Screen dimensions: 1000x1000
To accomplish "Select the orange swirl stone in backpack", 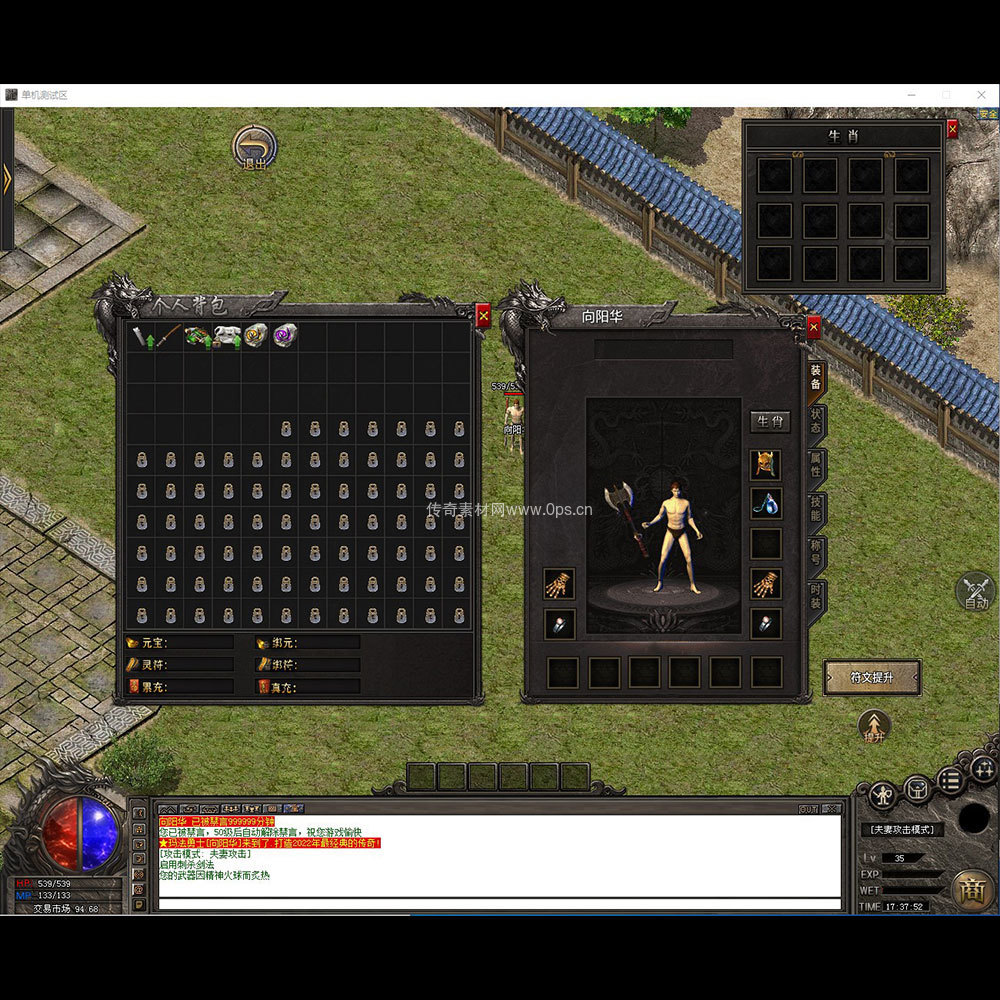I will [256, 336].
